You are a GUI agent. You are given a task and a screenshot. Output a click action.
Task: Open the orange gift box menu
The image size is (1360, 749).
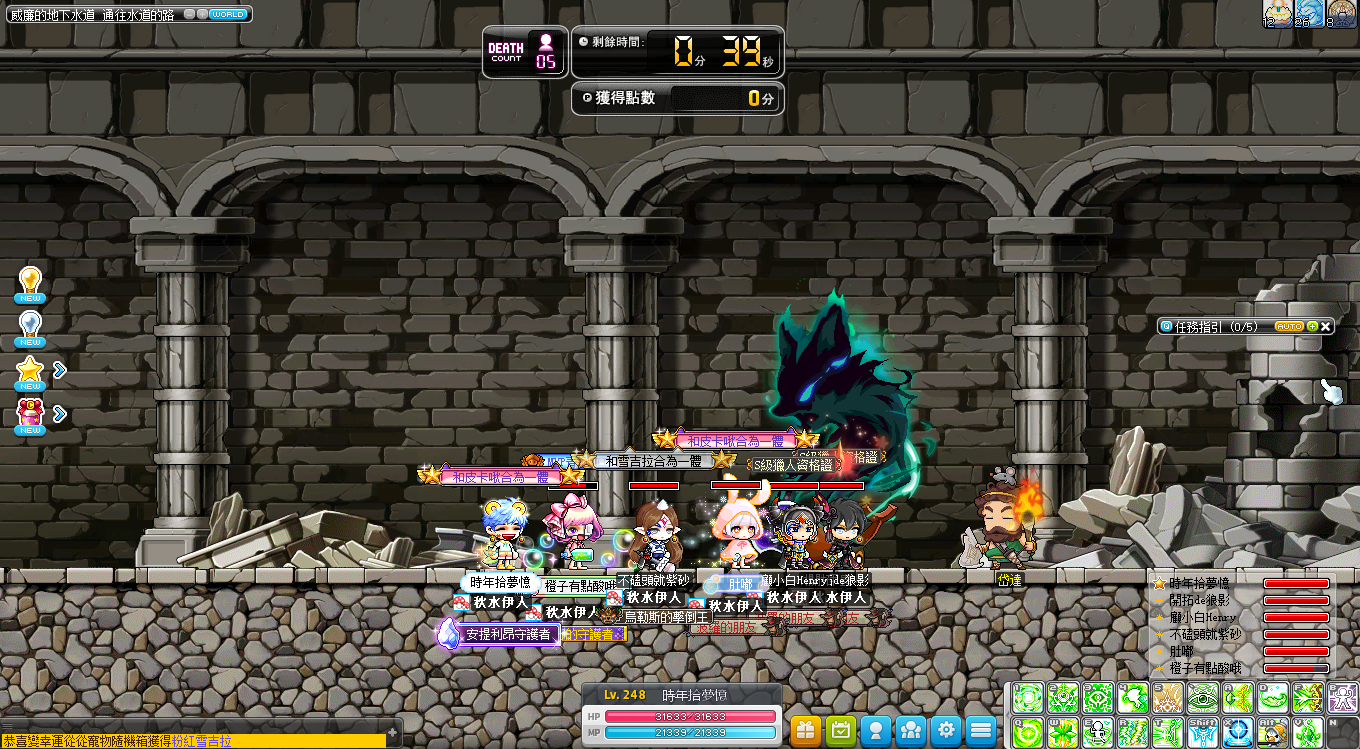click(806, 730)
